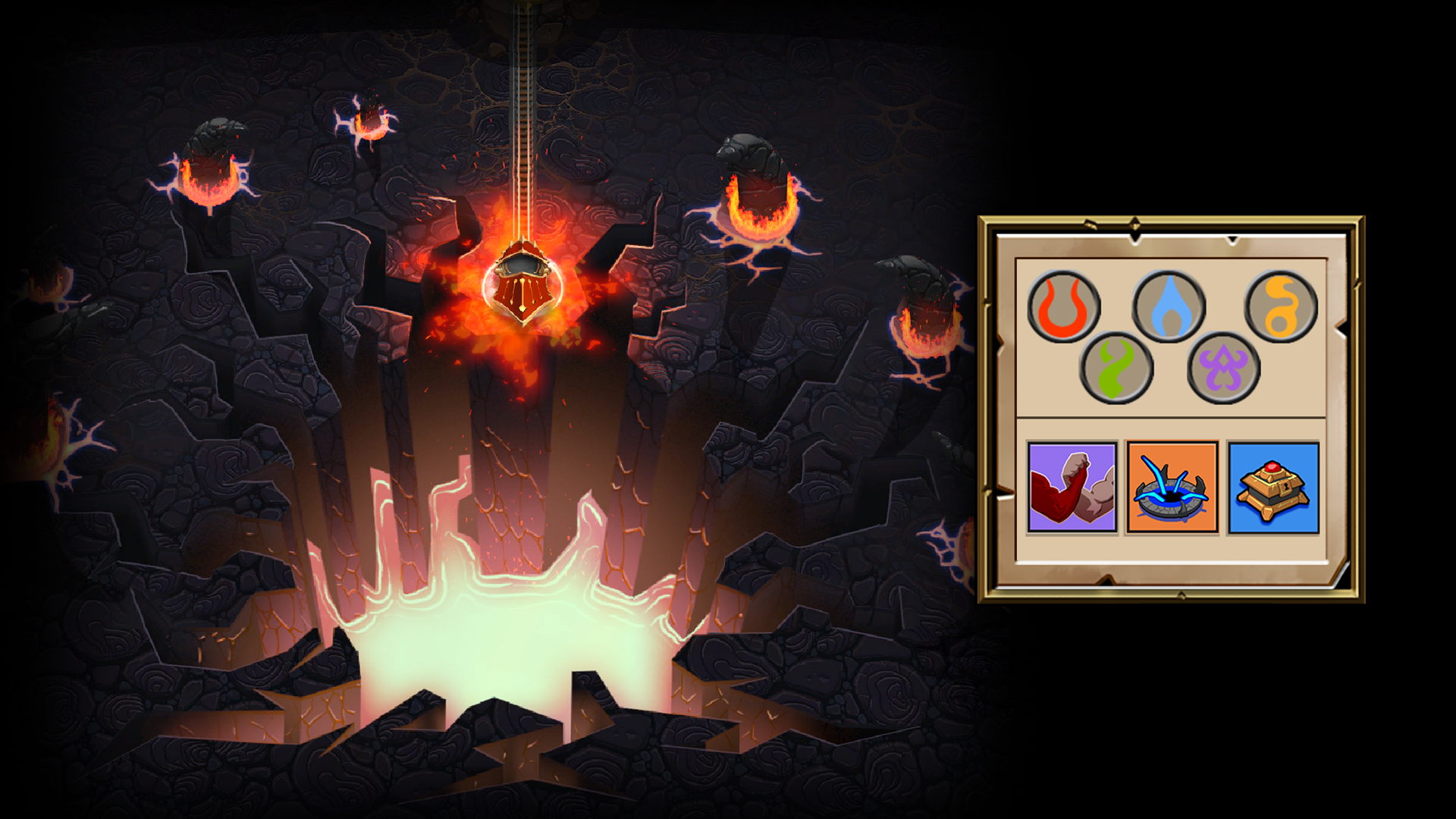The height and width of the screenshot is (819, 1456).
Task: Click the arm wrestling strength icon
Action: click(1072, 488)
